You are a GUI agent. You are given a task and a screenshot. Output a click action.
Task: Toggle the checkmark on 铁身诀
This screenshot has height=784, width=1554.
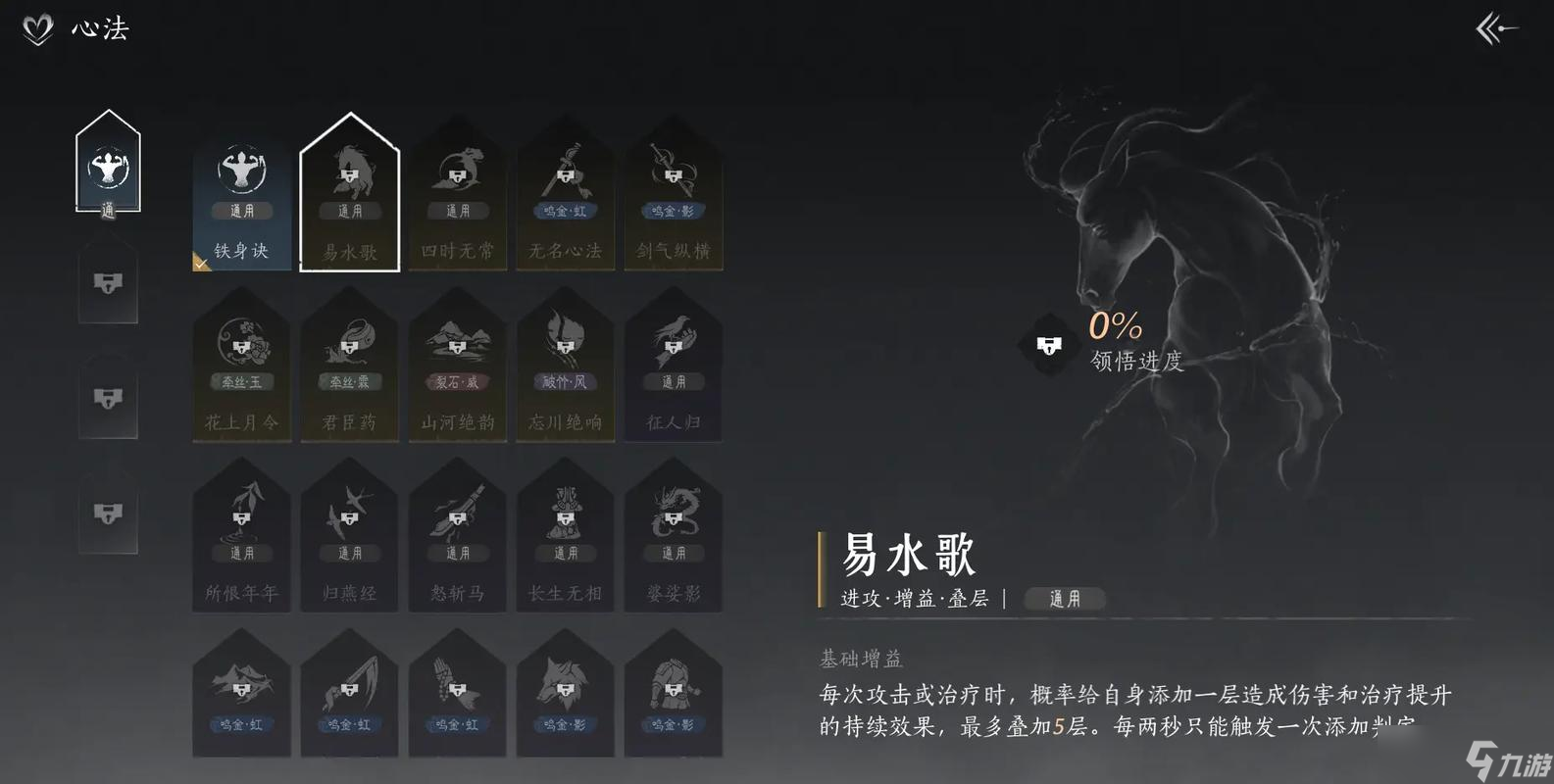(204, 261)
